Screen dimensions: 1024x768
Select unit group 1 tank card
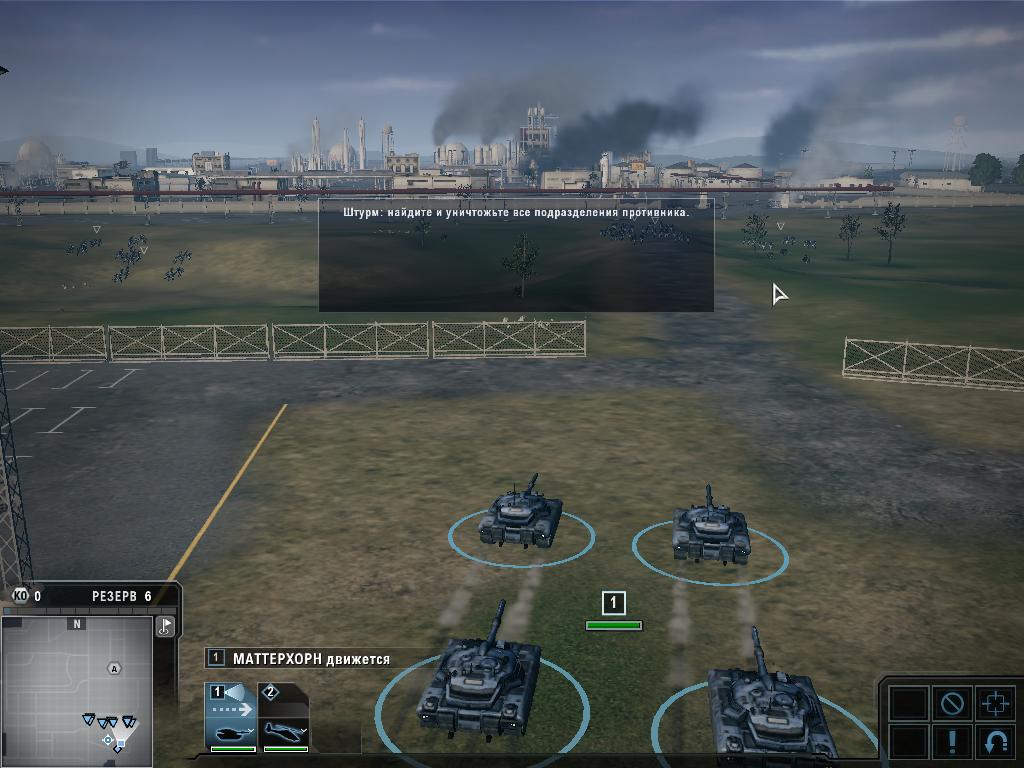(x=230, y=716)
